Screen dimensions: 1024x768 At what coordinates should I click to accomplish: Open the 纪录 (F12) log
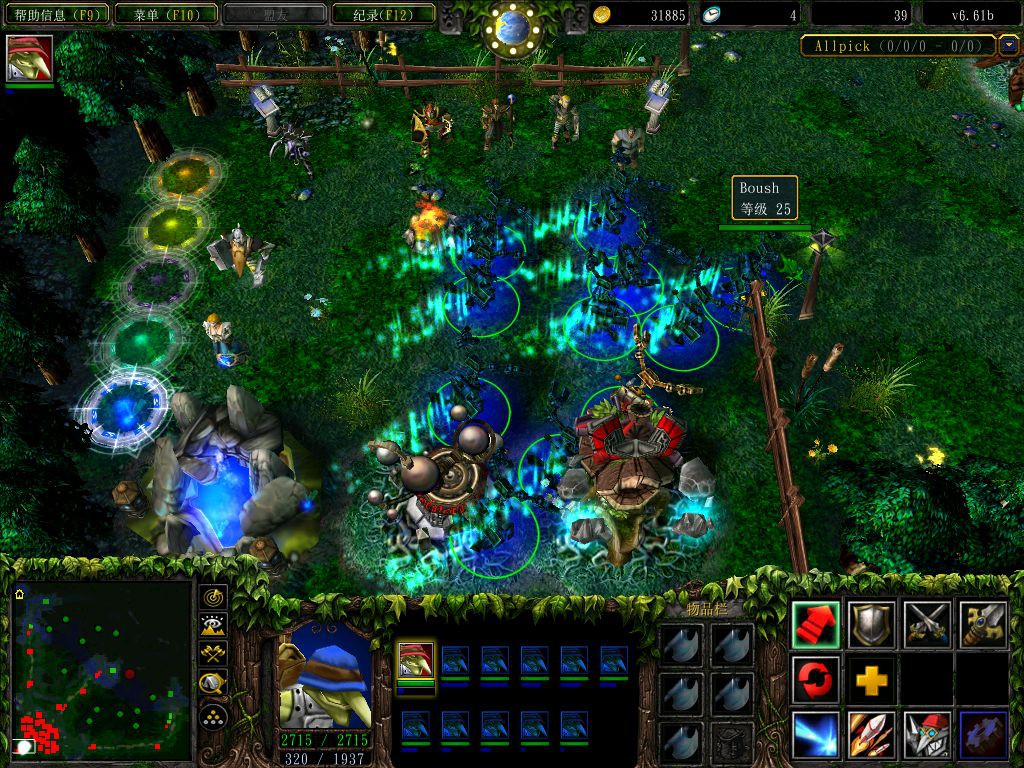coord(381,14)
